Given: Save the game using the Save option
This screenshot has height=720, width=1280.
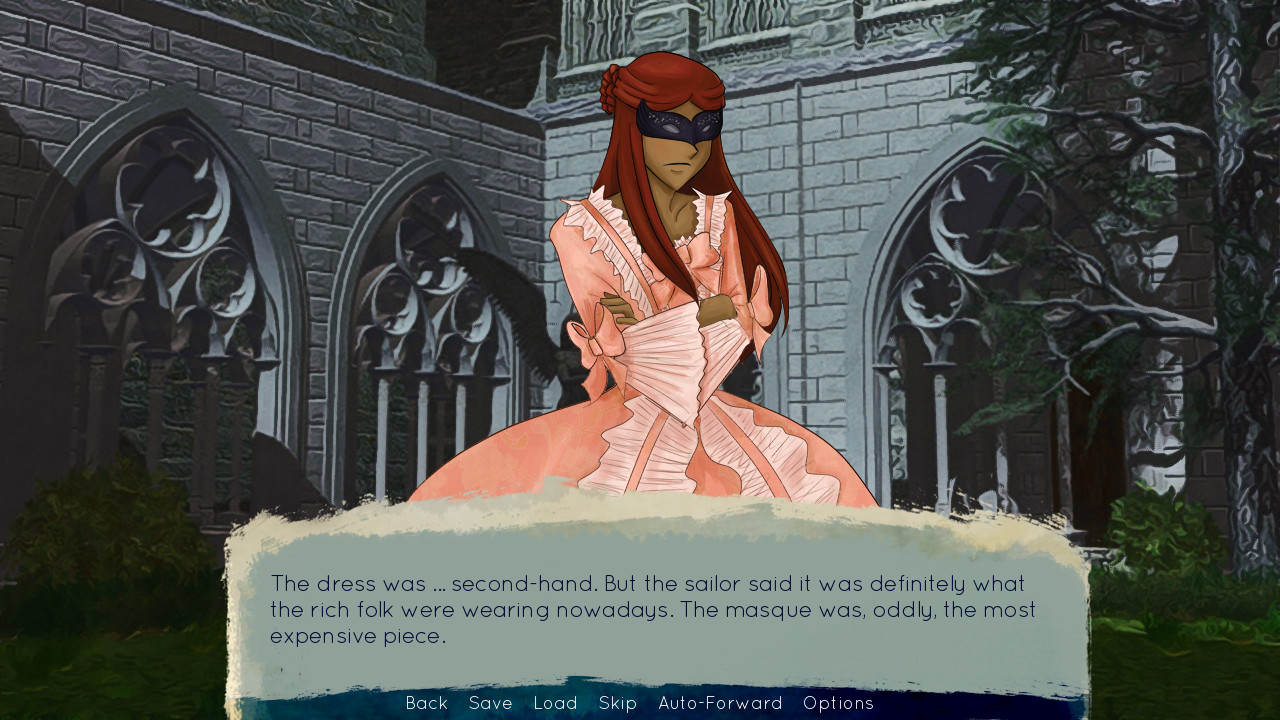Looking at the screenshot, I should (489, 703).
